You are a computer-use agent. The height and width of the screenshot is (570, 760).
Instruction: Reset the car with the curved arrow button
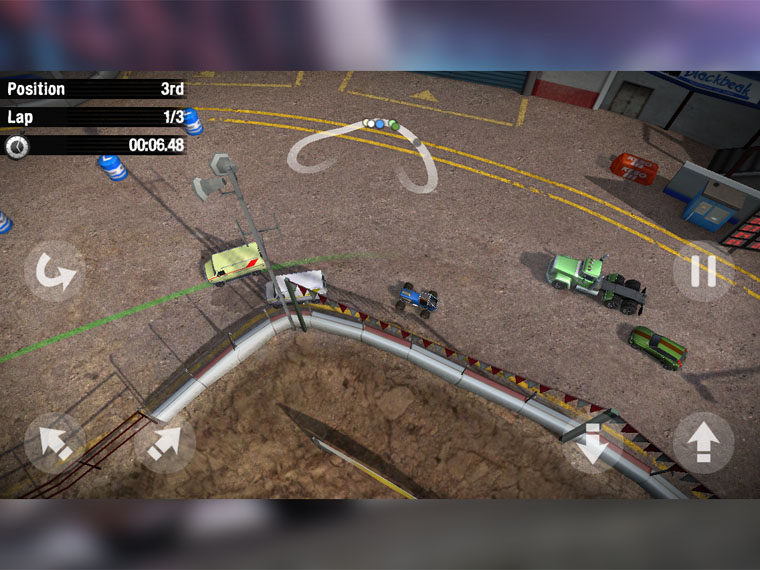click(54, 271)
